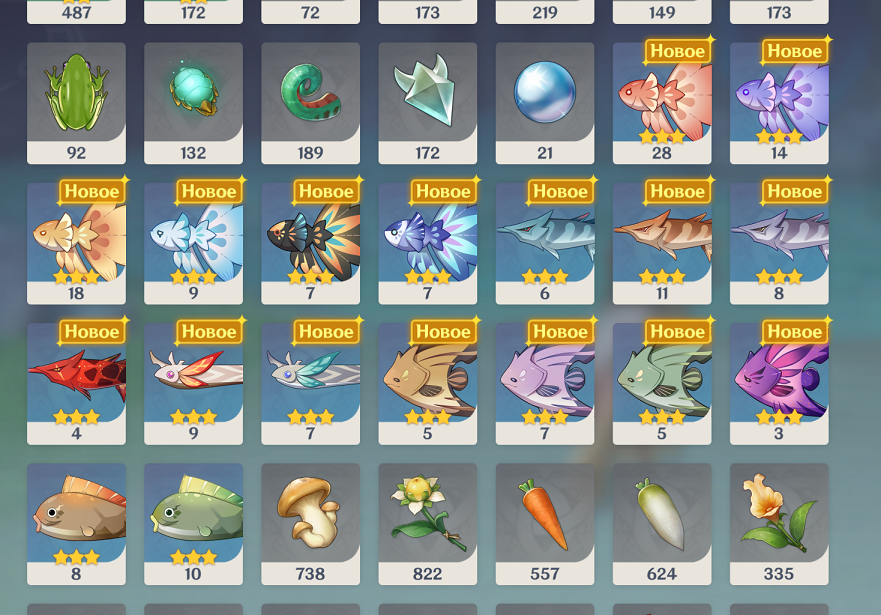Select the red-pink betta fish with 28
This screenshot has height=615, width=881.
click(x=662, y=102)
